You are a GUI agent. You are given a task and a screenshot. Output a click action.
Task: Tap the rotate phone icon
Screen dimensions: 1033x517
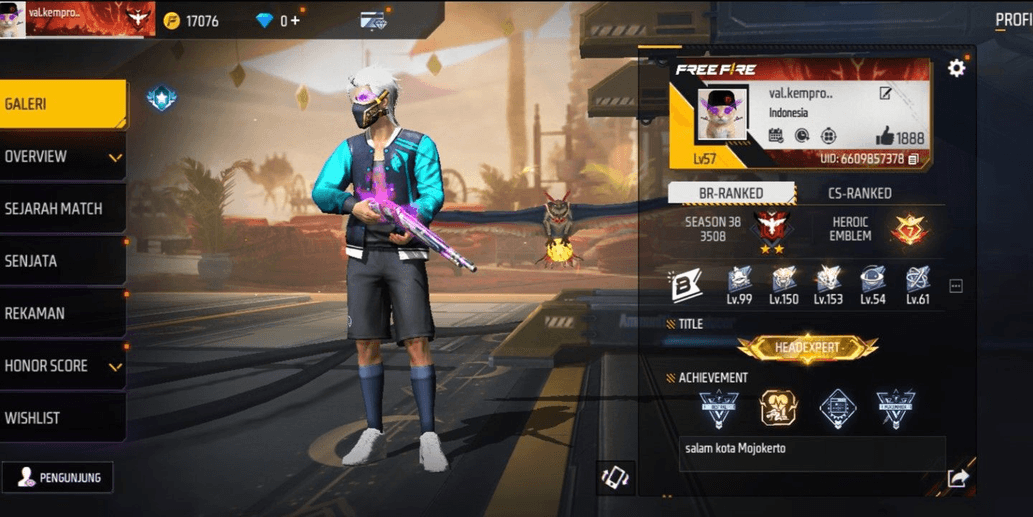(615, 477)
